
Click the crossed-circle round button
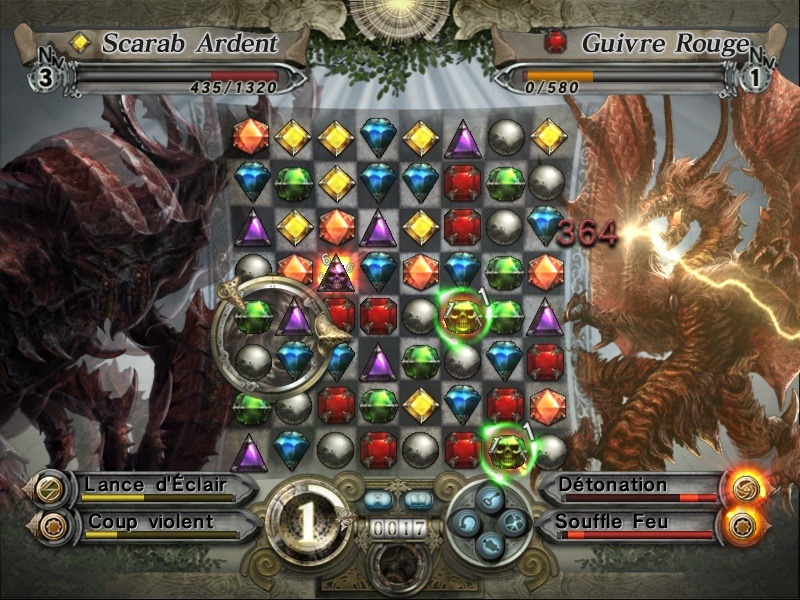511,520
